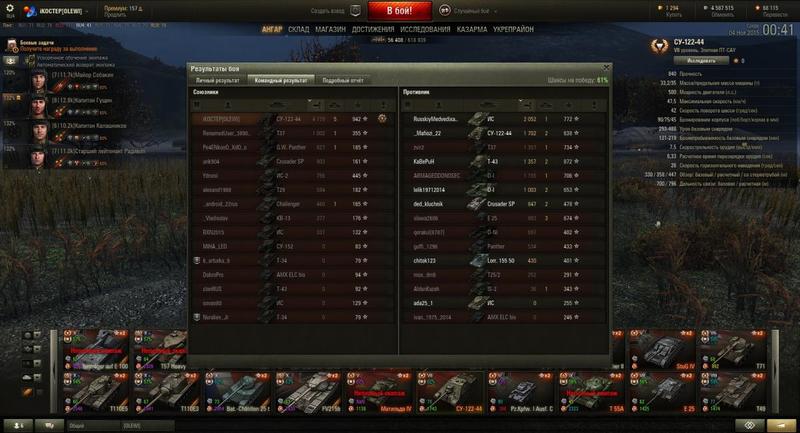Close the battle results window
Screen dimensions: 800x433
point(605,67)
